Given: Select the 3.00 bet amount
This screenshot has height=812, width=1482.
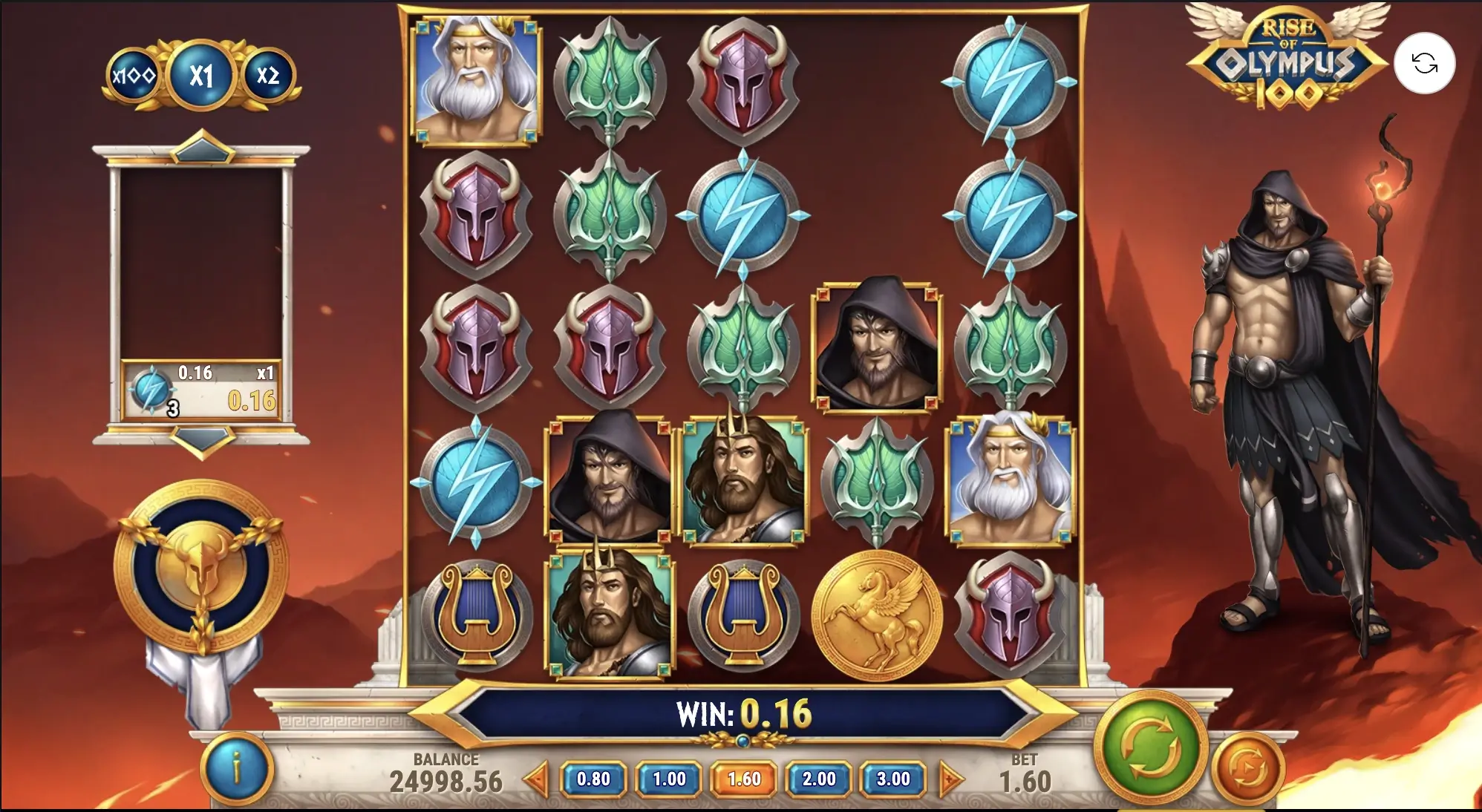Looking at the screenshot, I should (x=893, y=779).
